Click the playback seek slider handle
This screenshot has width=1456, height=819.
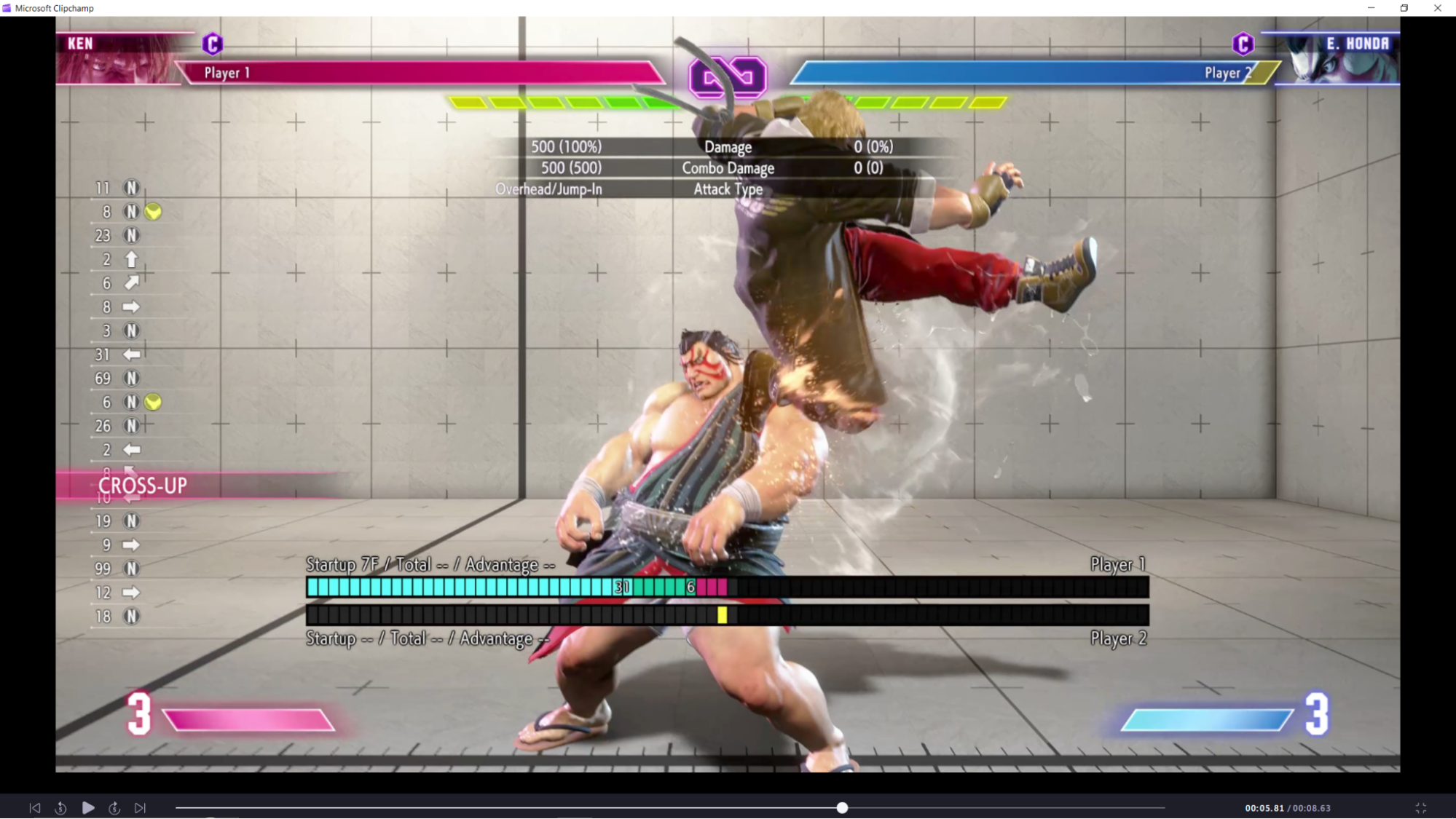(x=842, y=807)
